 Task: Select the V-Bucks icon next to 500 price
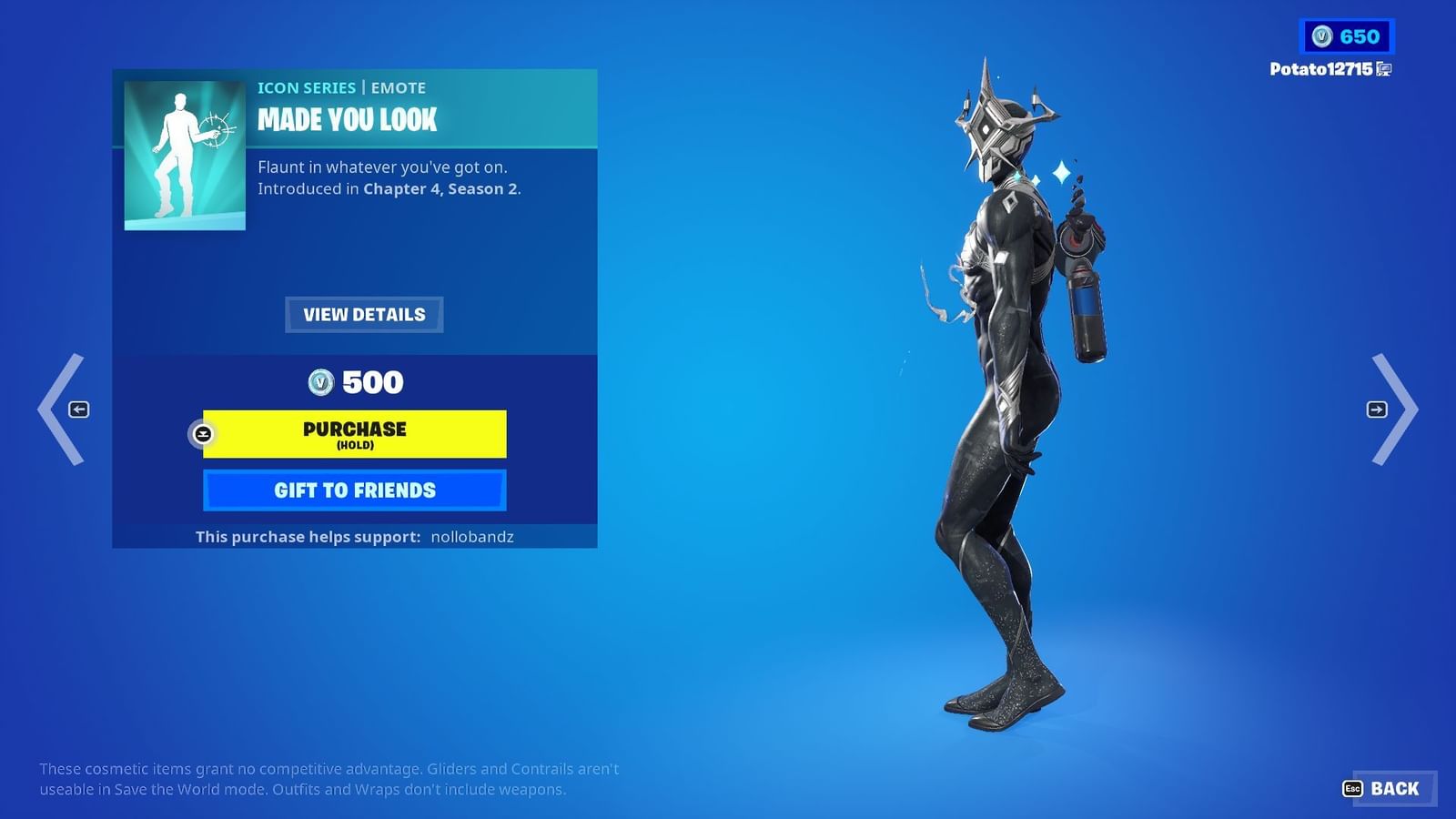point(323,383)
